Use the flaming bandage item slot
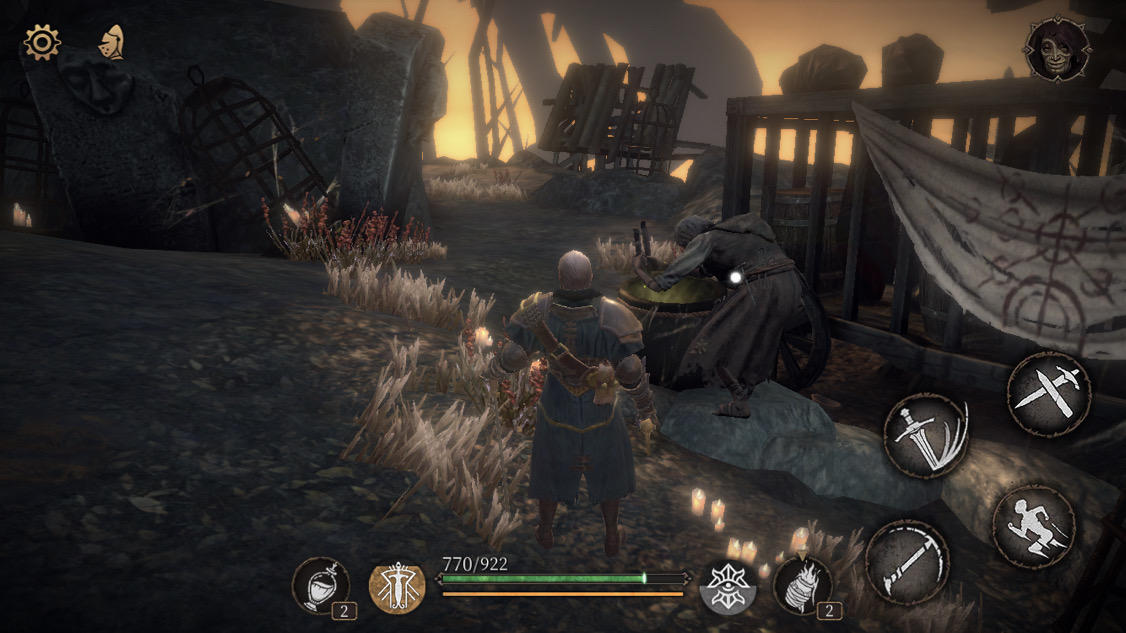 pos(802,584)
